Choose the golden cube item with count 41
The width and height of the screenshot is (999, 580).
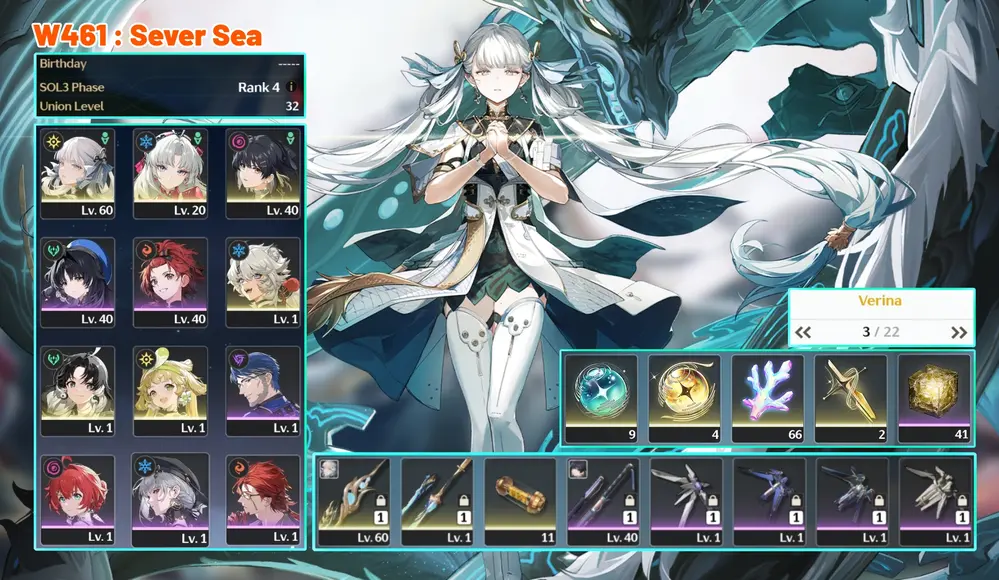934,398
